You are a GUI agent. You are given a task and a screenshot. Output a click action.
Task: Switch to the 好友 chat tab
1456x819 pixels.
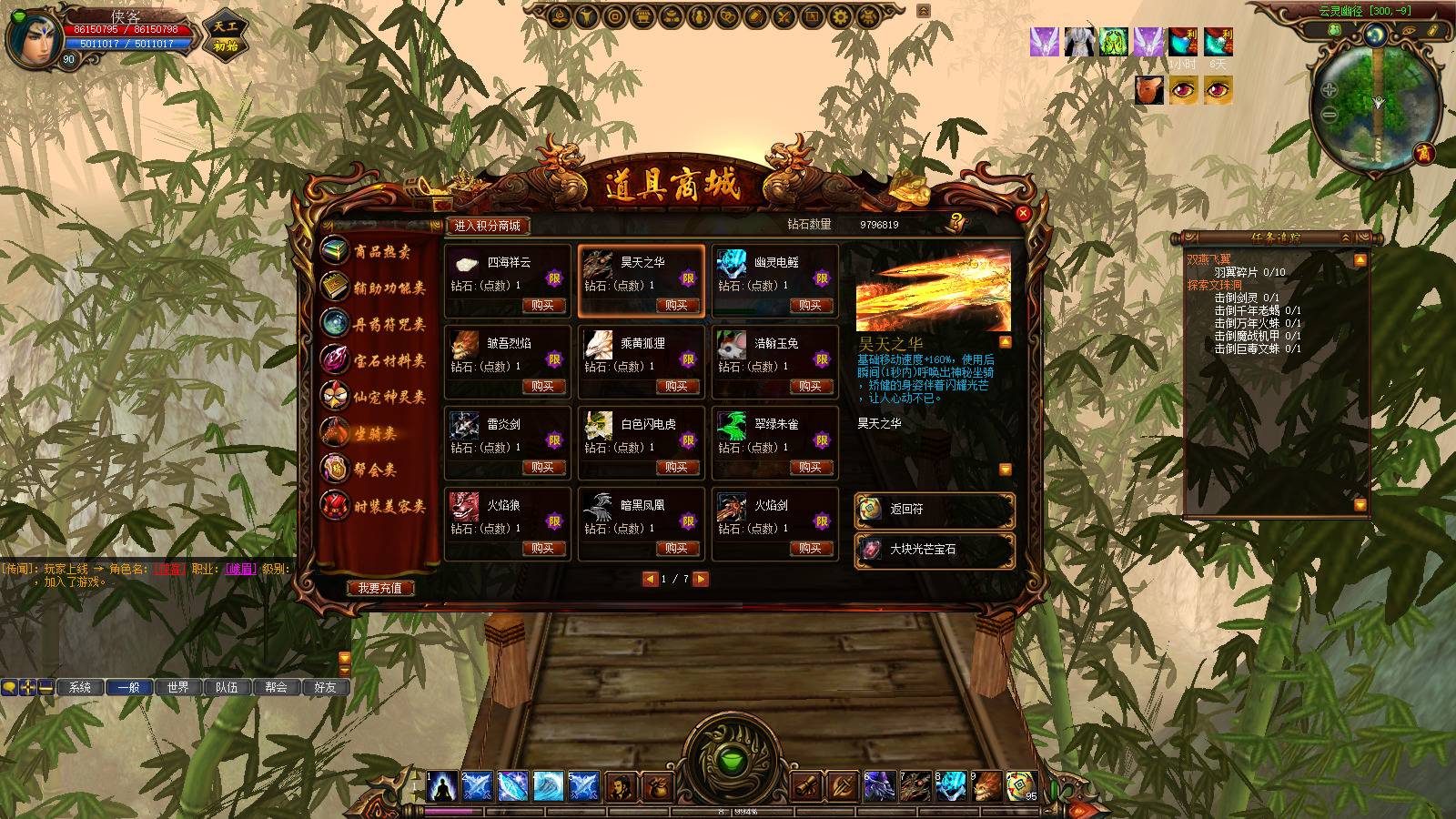[325, 688]
